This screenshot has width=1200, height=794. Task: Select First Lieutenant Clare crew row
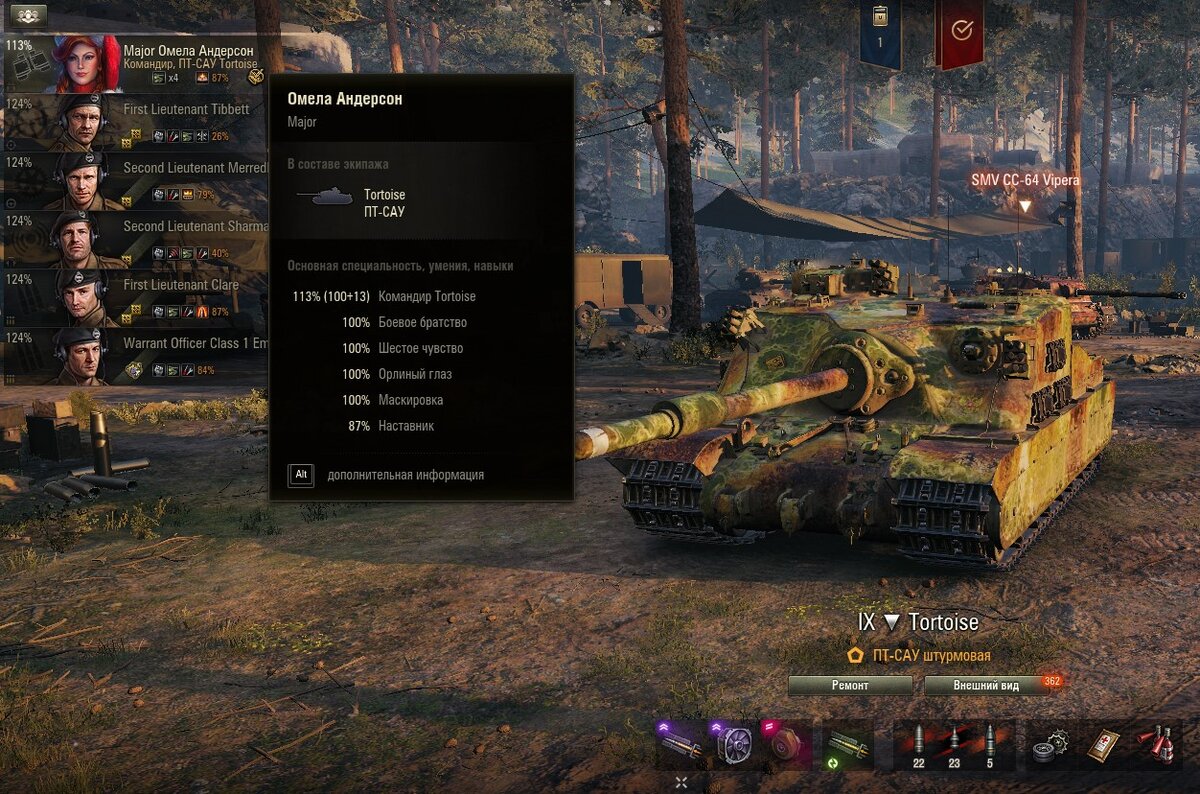pyautogui.click(x=135, y=298)
